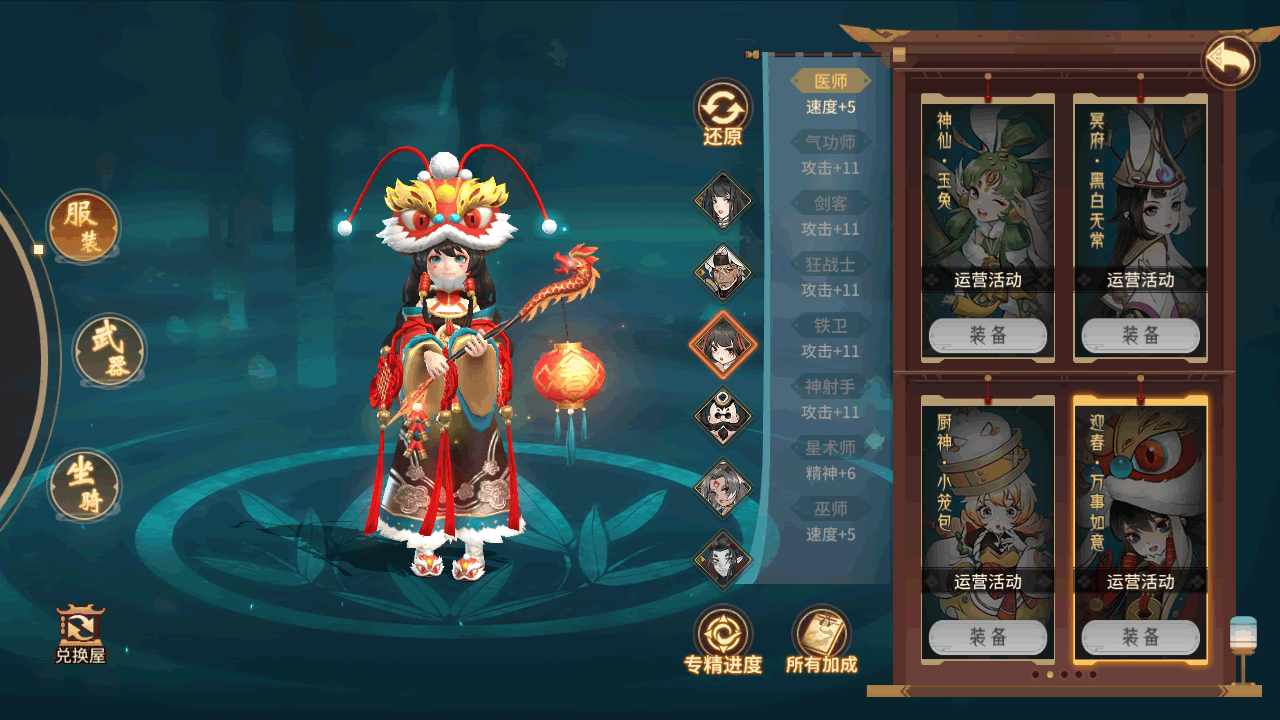Pick the 狂战士 class entry
This screenshot has width=1280, height=720.
830,265
